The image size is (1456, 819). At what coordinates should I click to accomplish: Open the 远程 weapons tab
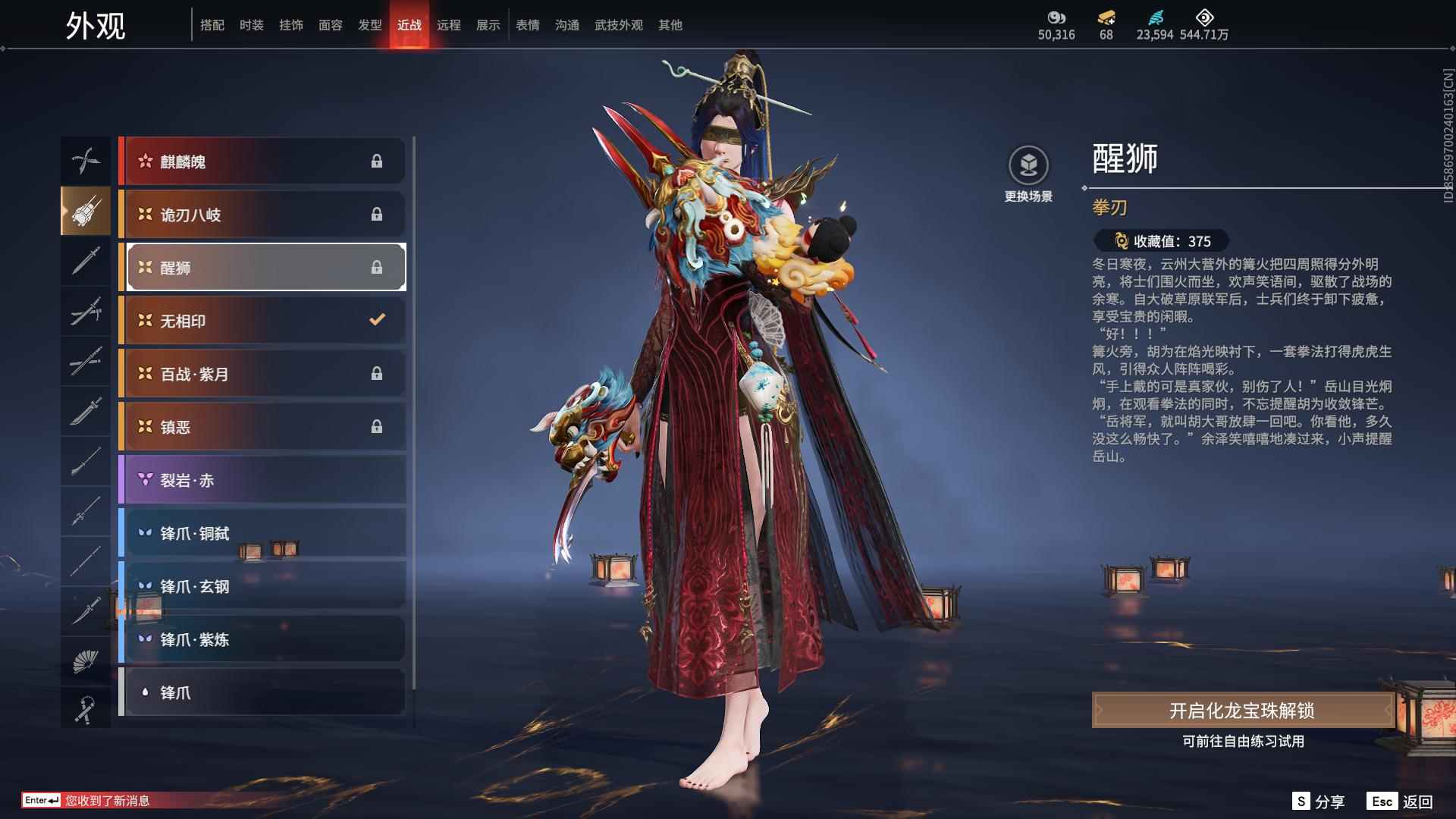[x=449, y=24]
